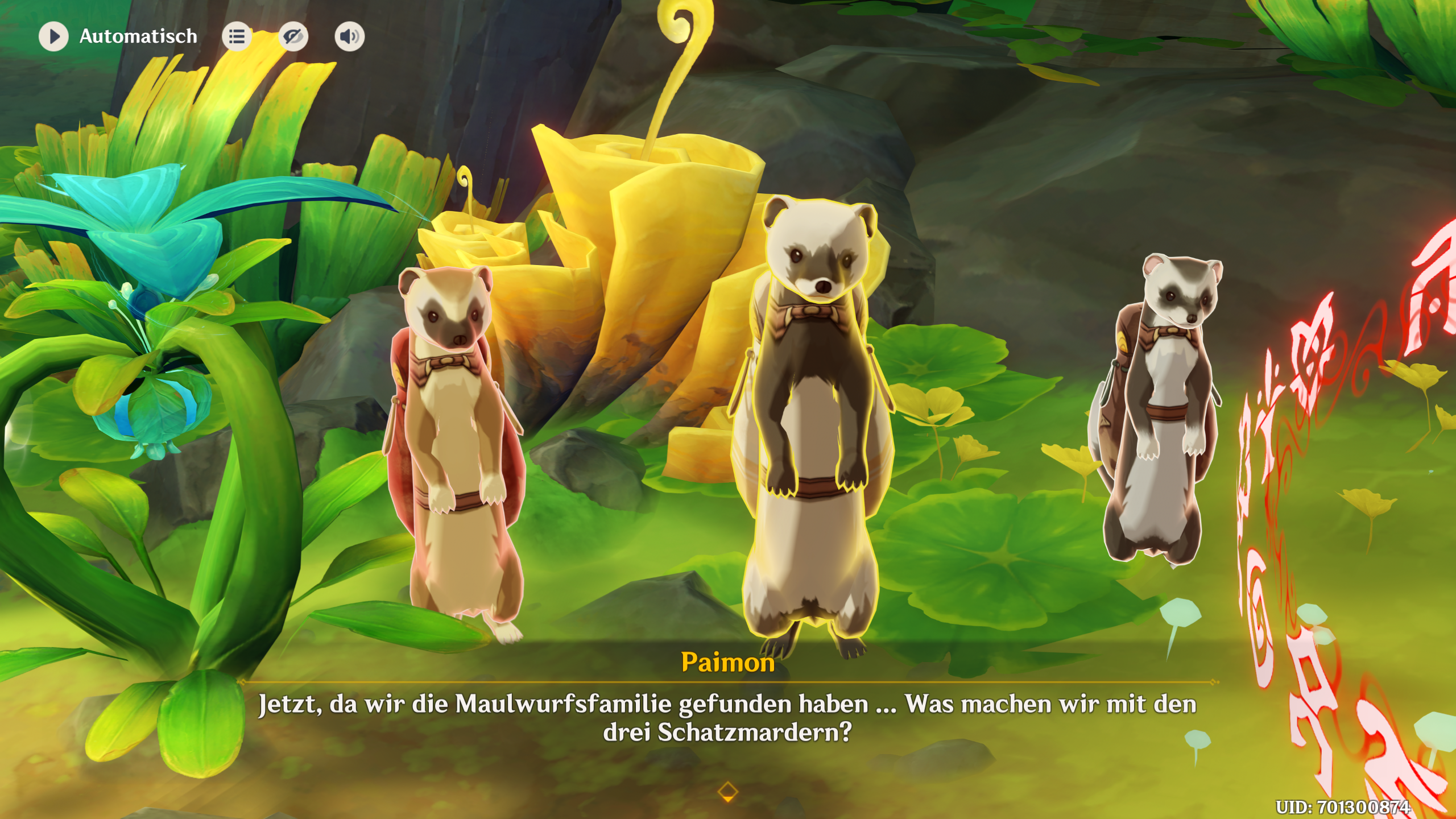The image size is (1456, 819).
Task: Open the dialogue history list icon
Action: point(237,36)
